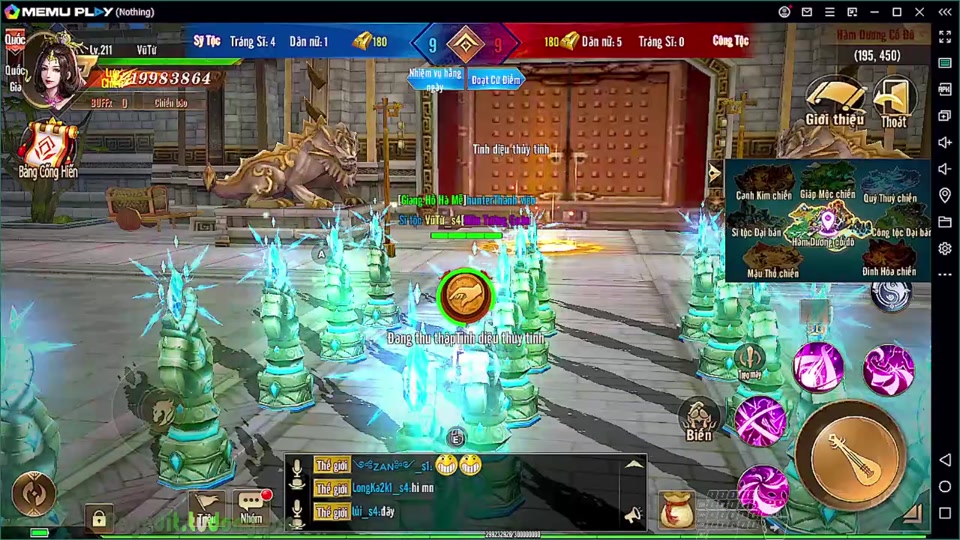Activate the Biến transform skill
The image size is (960, 540).
tap(699, 420)
